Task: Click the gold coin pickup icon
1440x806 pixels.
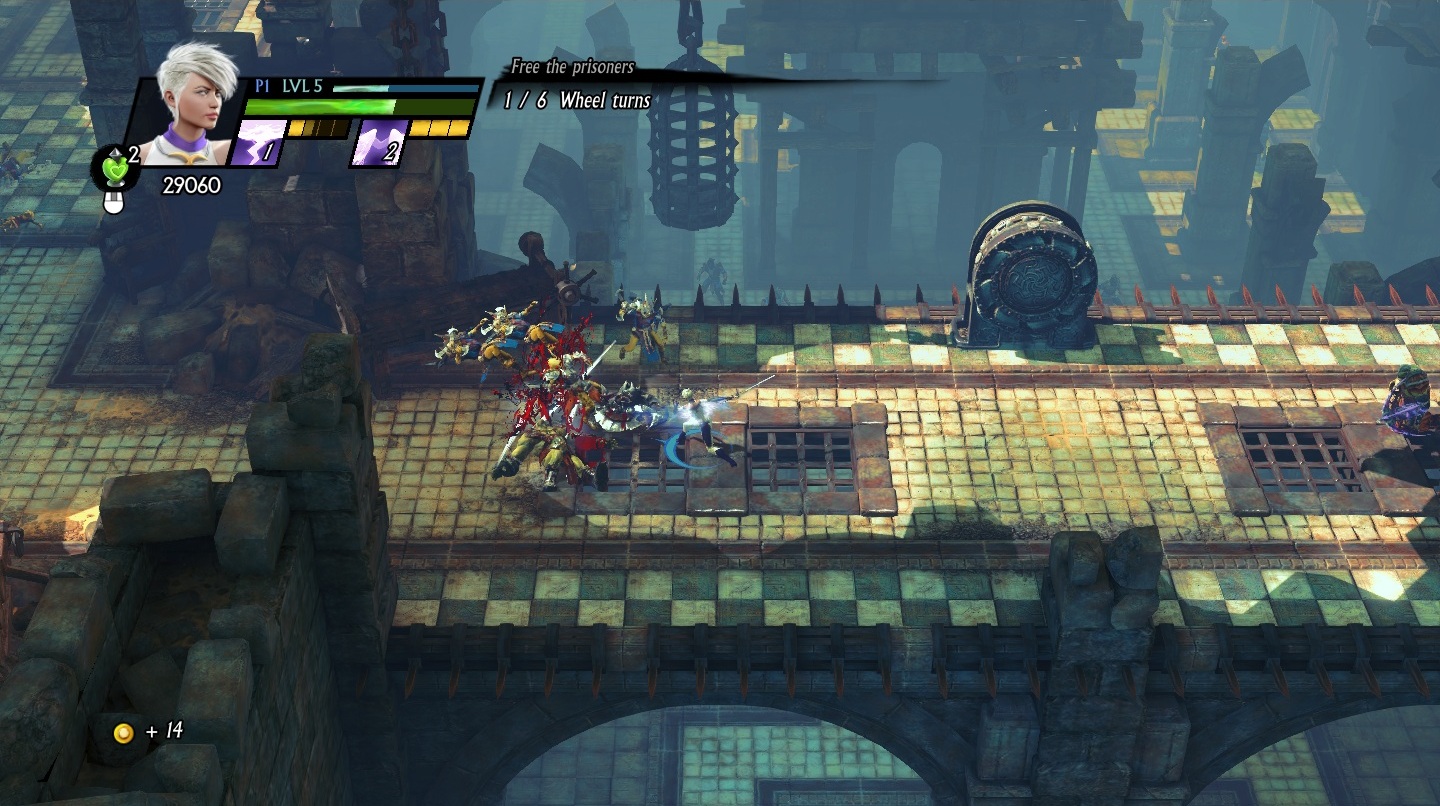Action: [123, 733]
